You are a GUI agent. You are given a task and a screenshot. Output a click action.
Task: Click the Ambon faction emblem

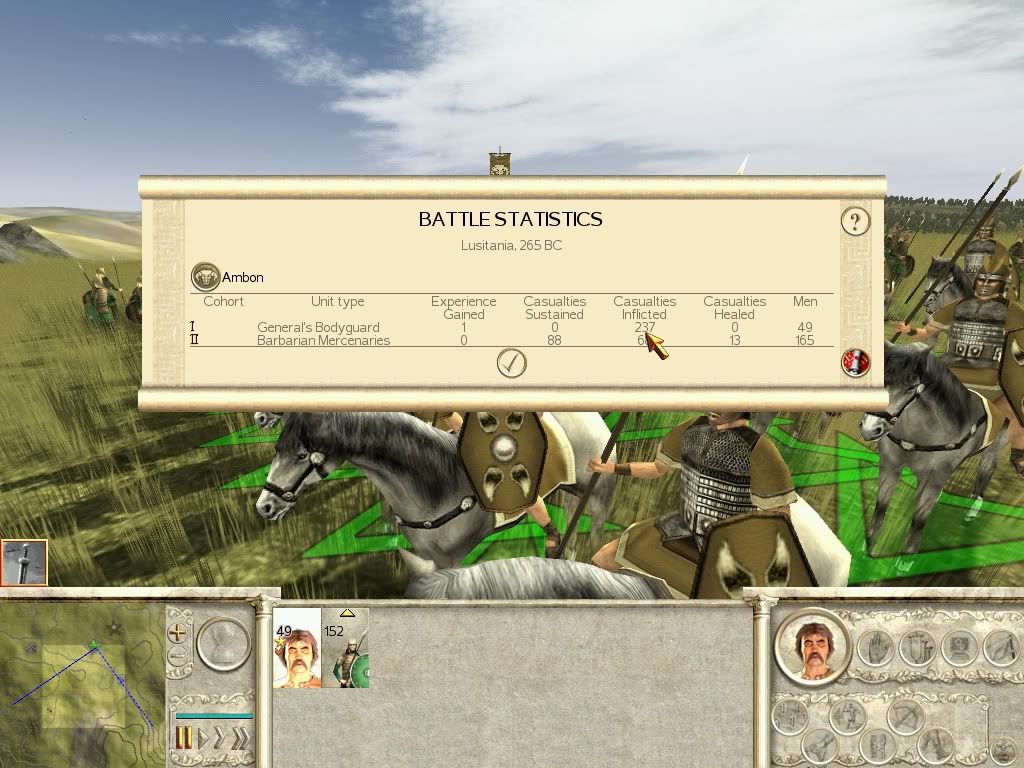click(205, 277)
